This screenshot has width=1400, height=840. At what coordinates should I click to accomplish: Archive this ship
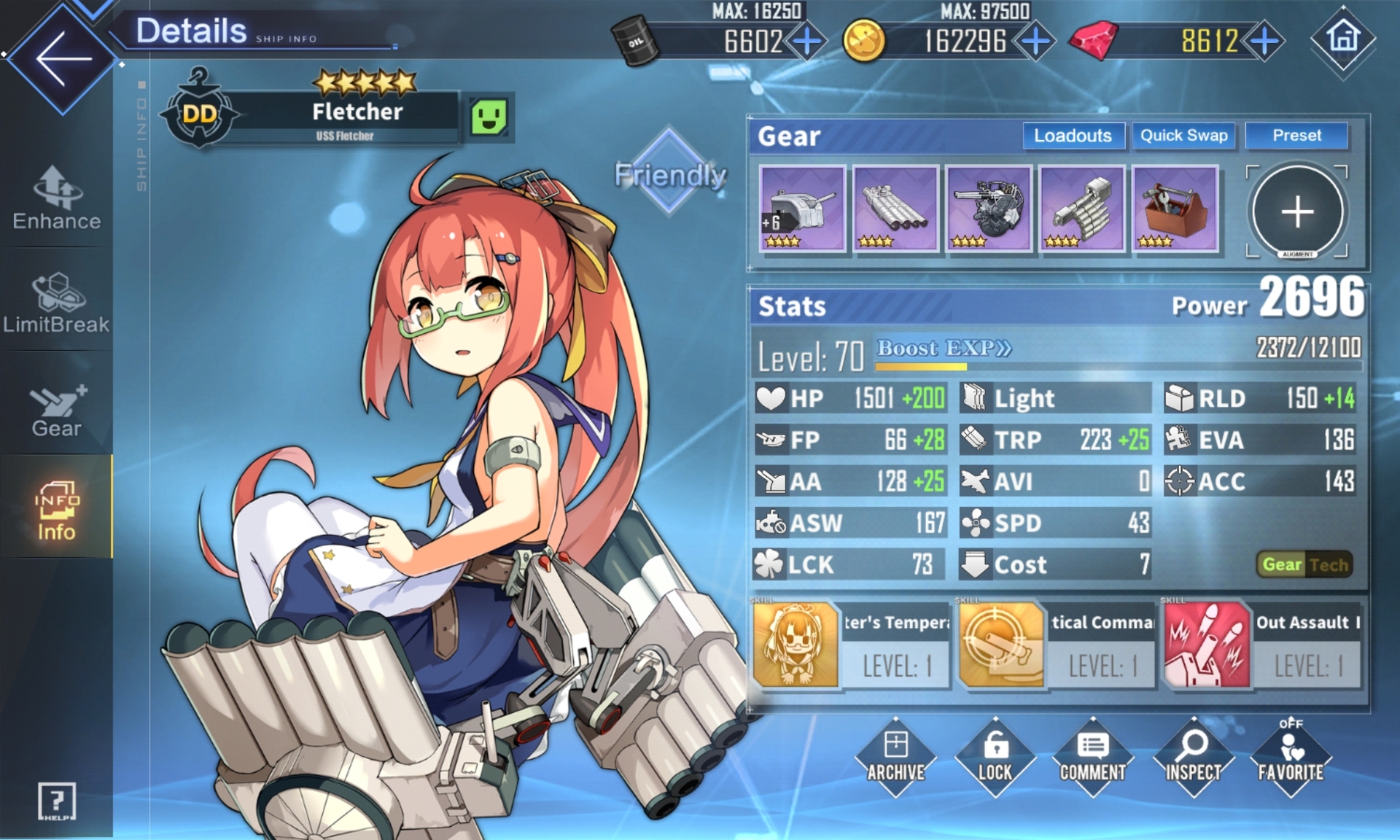coord(895,757)
